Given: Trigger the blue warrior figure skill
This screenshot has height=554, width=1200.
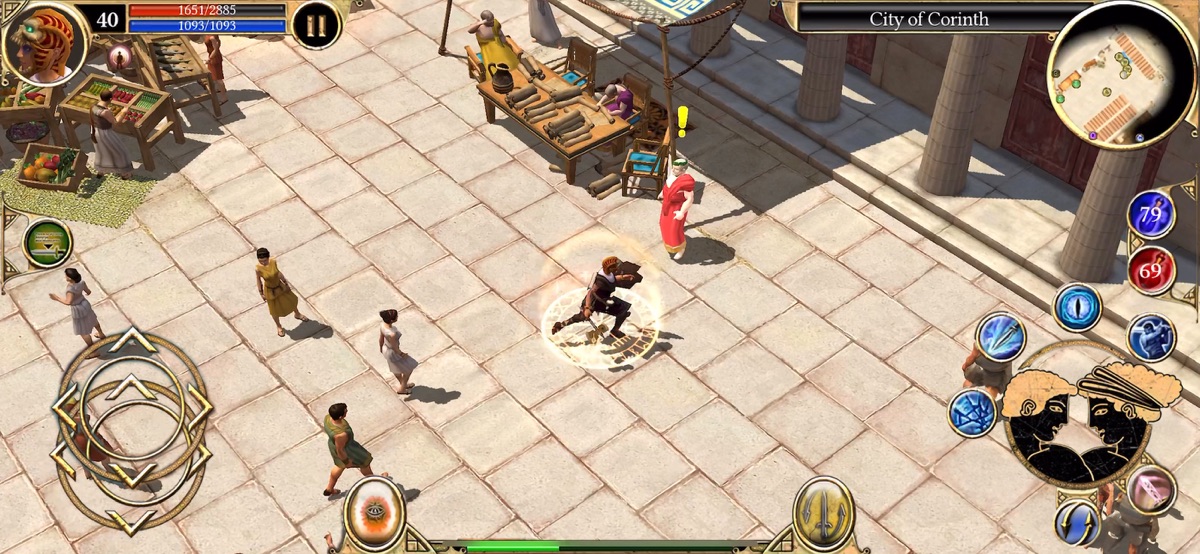Looking at the screenshot, I should [1151, 337].
